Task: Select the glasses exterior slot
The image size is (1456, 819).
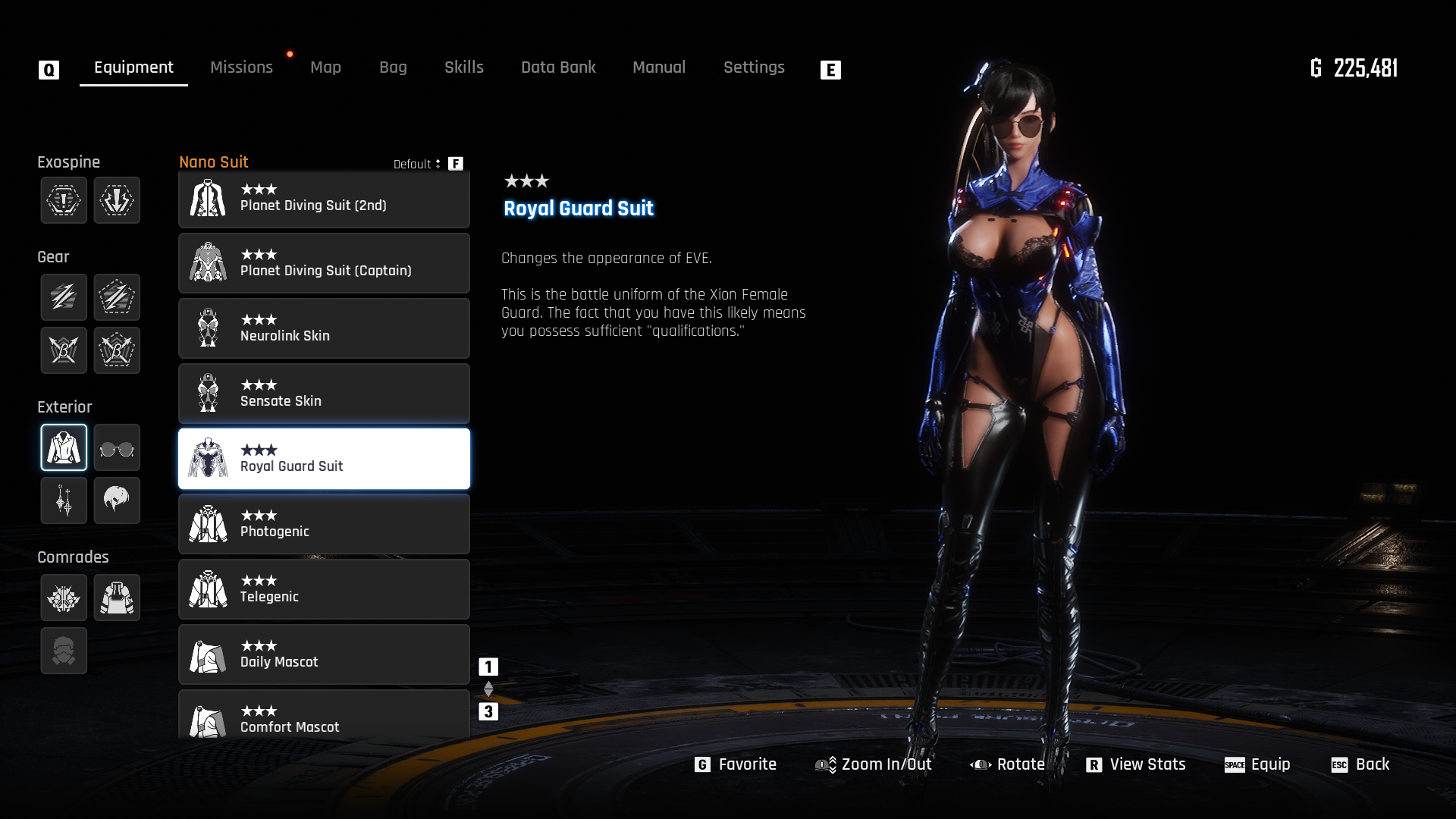Action: point(117,448)
